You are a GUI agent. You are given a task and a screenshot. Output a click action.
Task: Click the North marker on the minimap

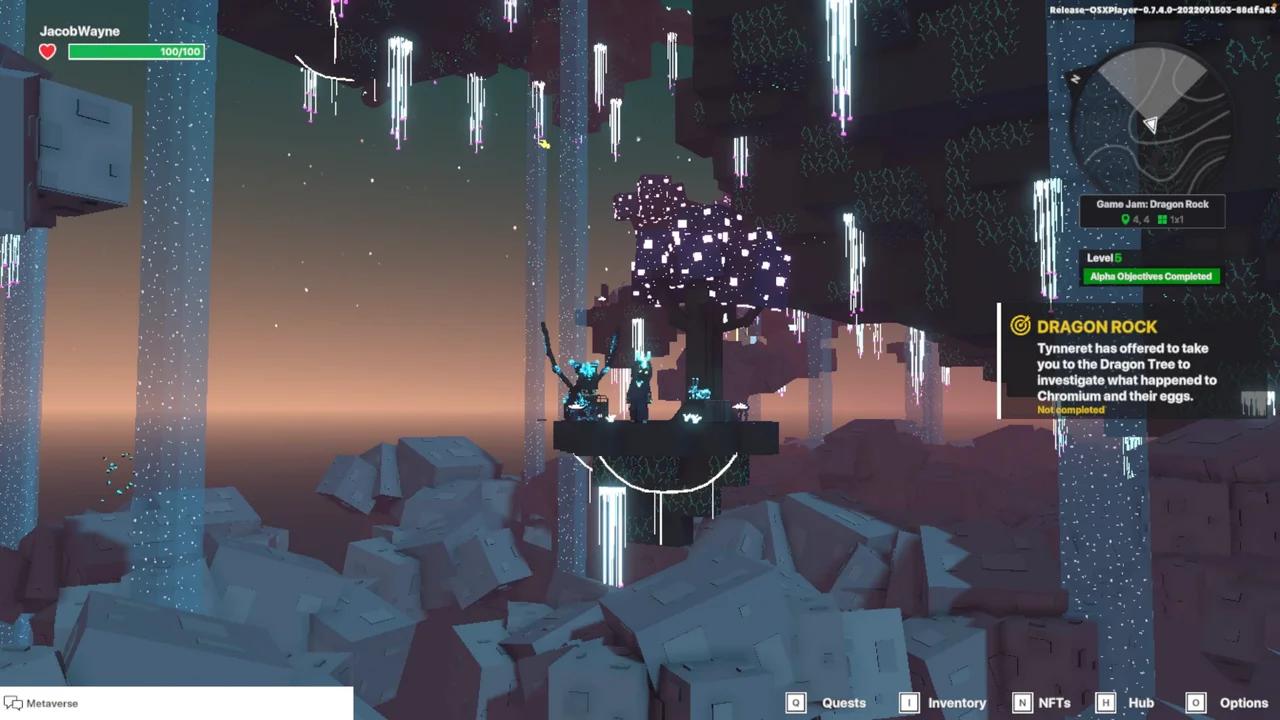coord(1075,78)
